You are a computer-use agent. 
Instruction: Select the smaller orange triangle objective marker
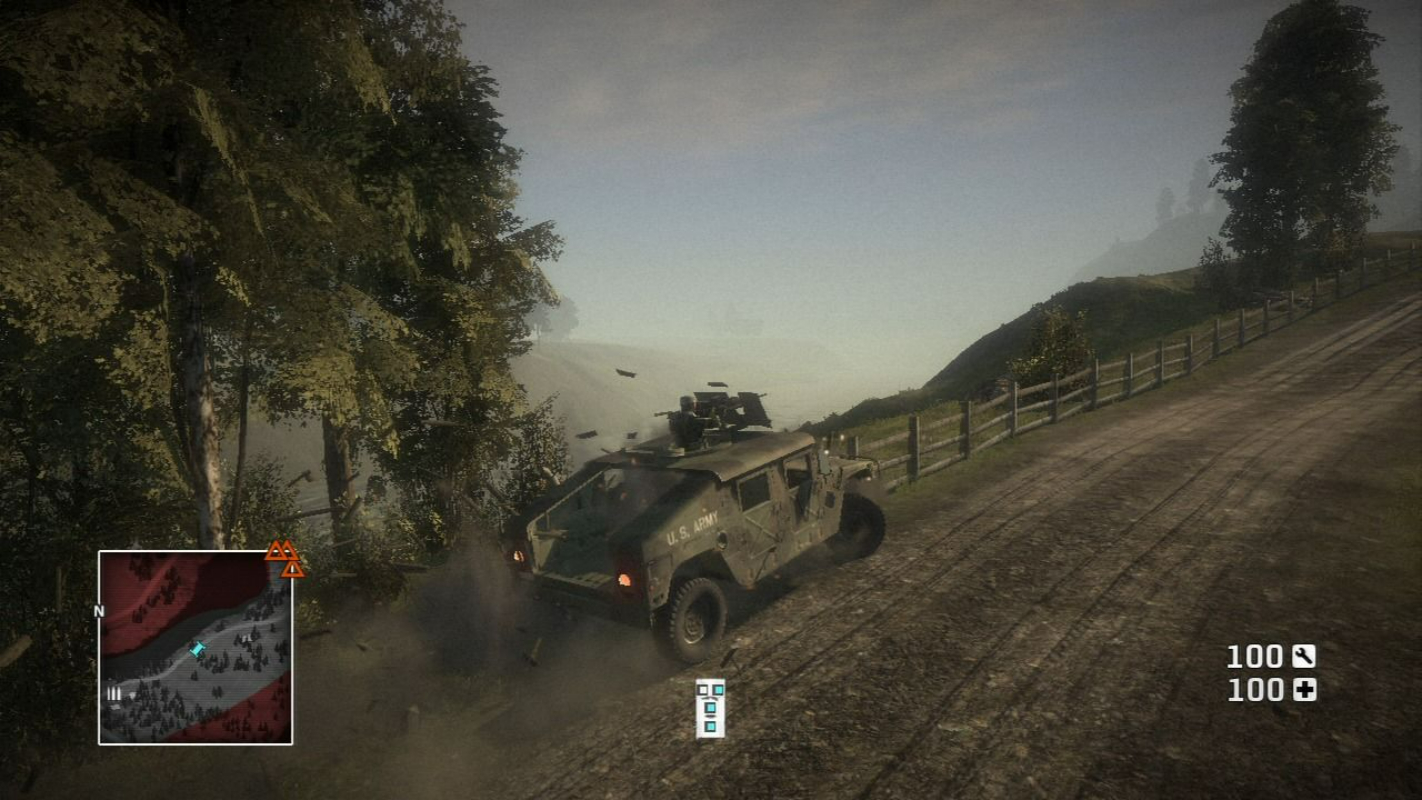pyautogui.click(x=291, y=571)
